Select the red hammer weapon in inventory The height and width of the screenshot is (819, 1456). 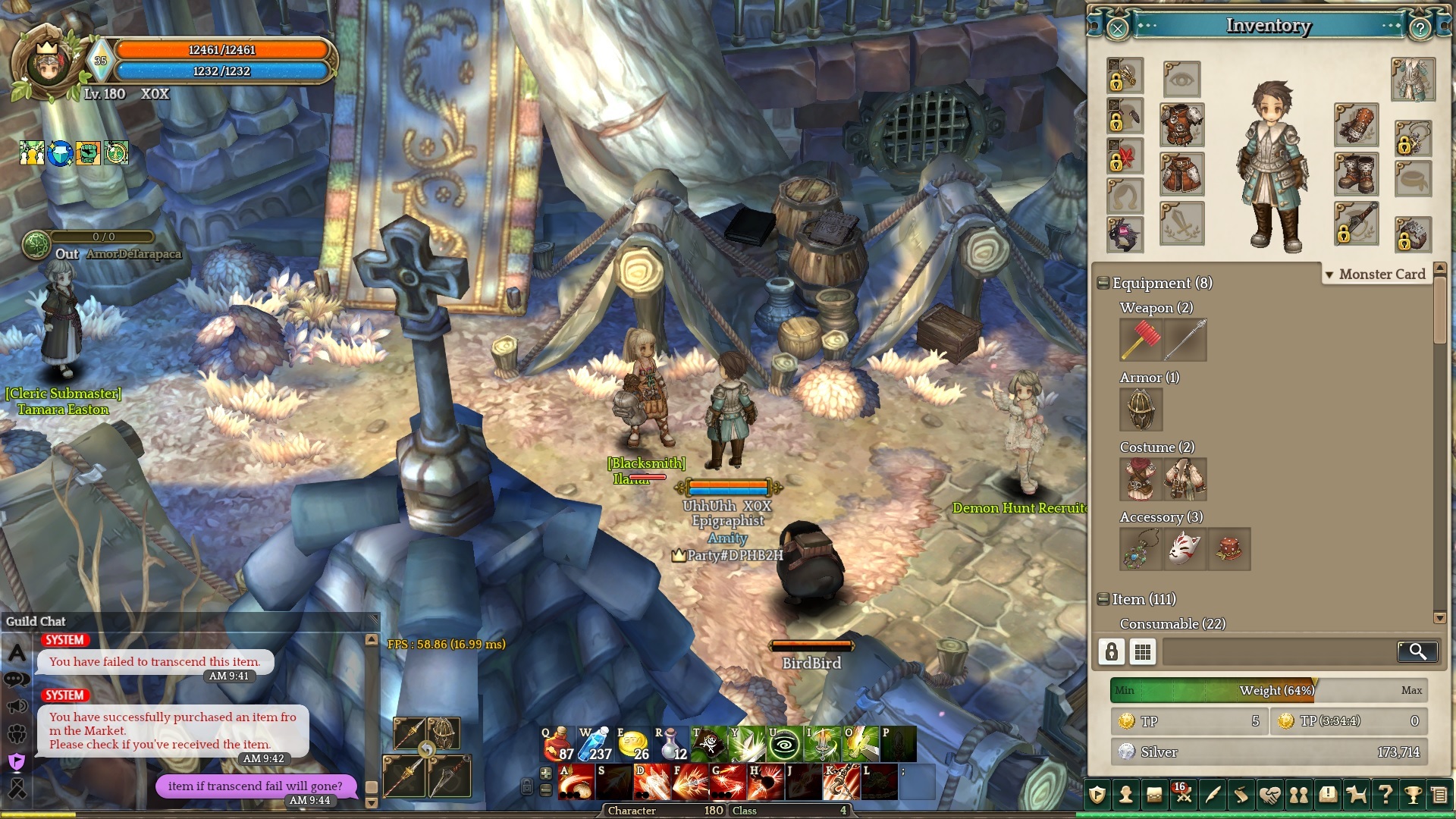click(x=1141, y=340)
